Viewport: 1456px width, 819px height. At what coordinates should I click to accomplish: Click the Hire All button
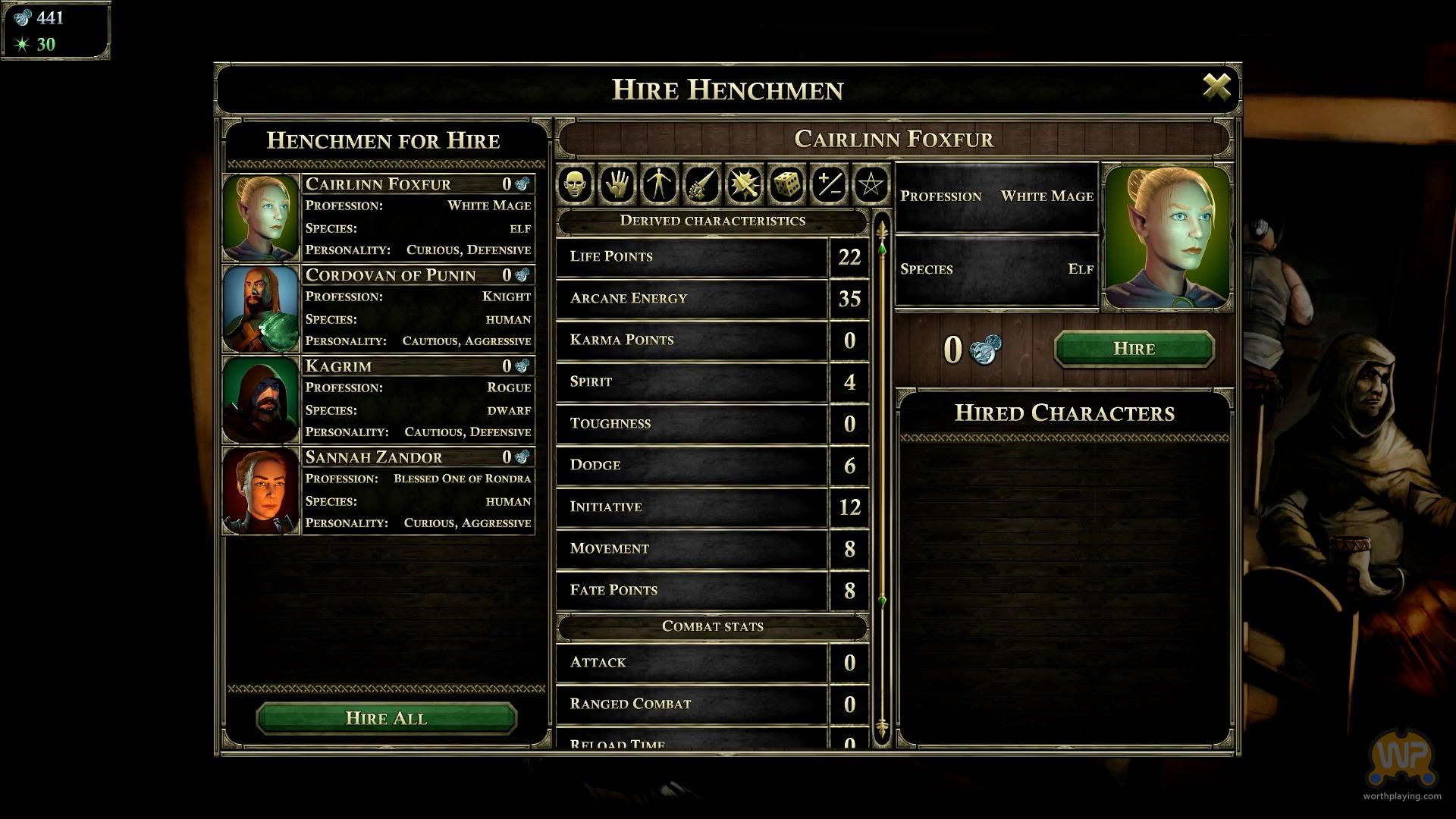click(x=386, y=718)
